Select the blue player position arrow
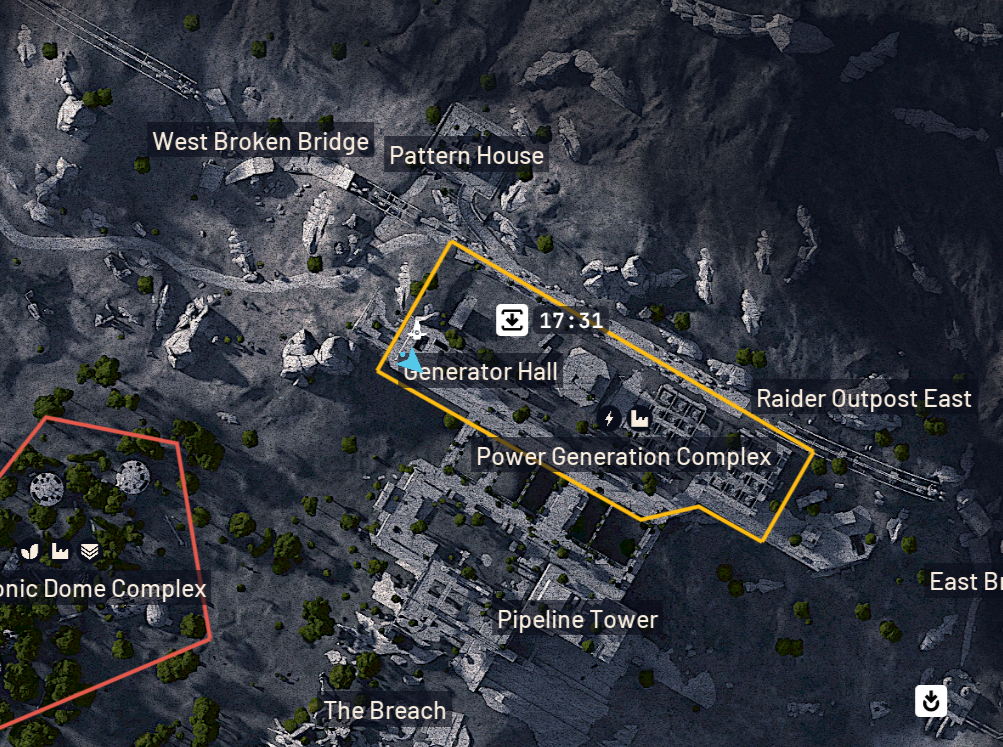The width and height of the screenshot is (1003, 747). [x=409, y=359]
